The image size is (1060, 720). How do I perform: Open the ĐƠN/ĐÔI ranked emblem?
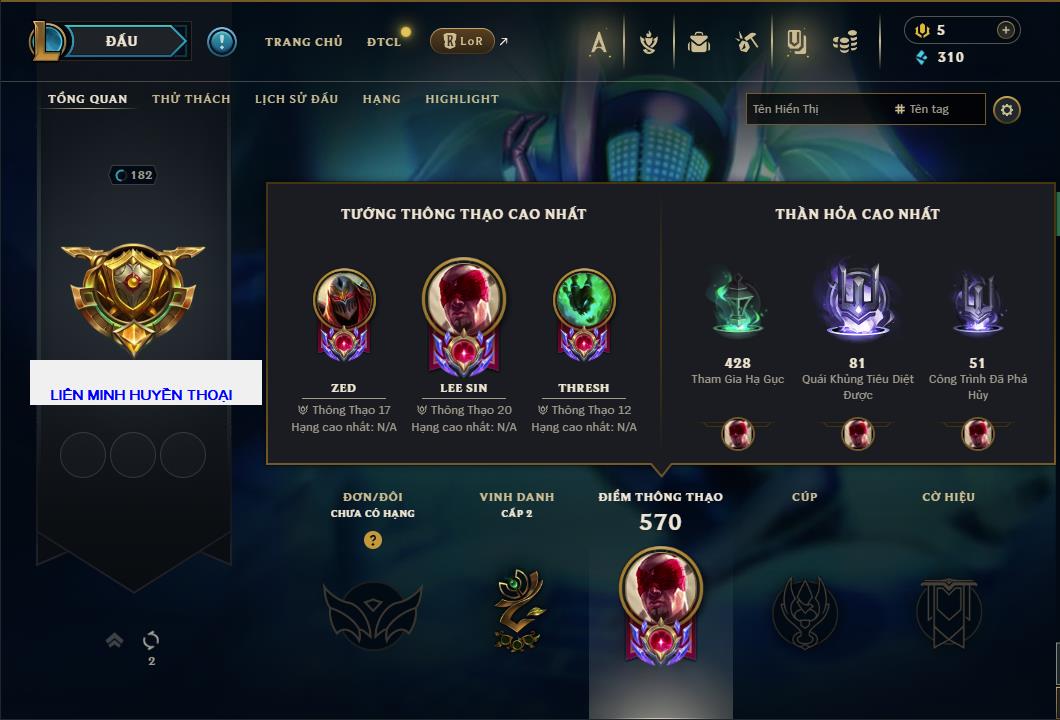372,614
